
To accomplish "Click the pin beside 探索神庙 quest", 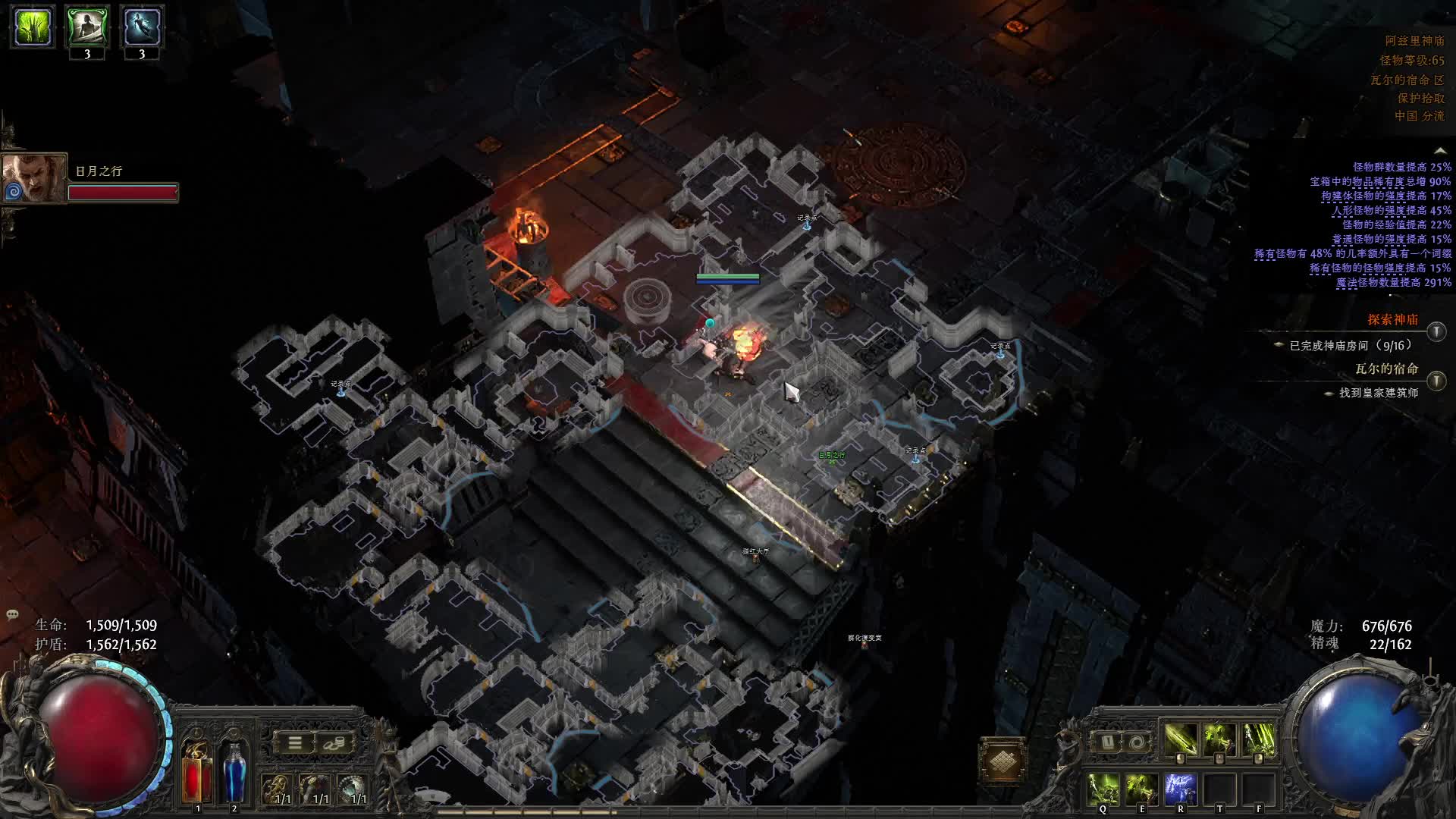I will pos(1436,331).
